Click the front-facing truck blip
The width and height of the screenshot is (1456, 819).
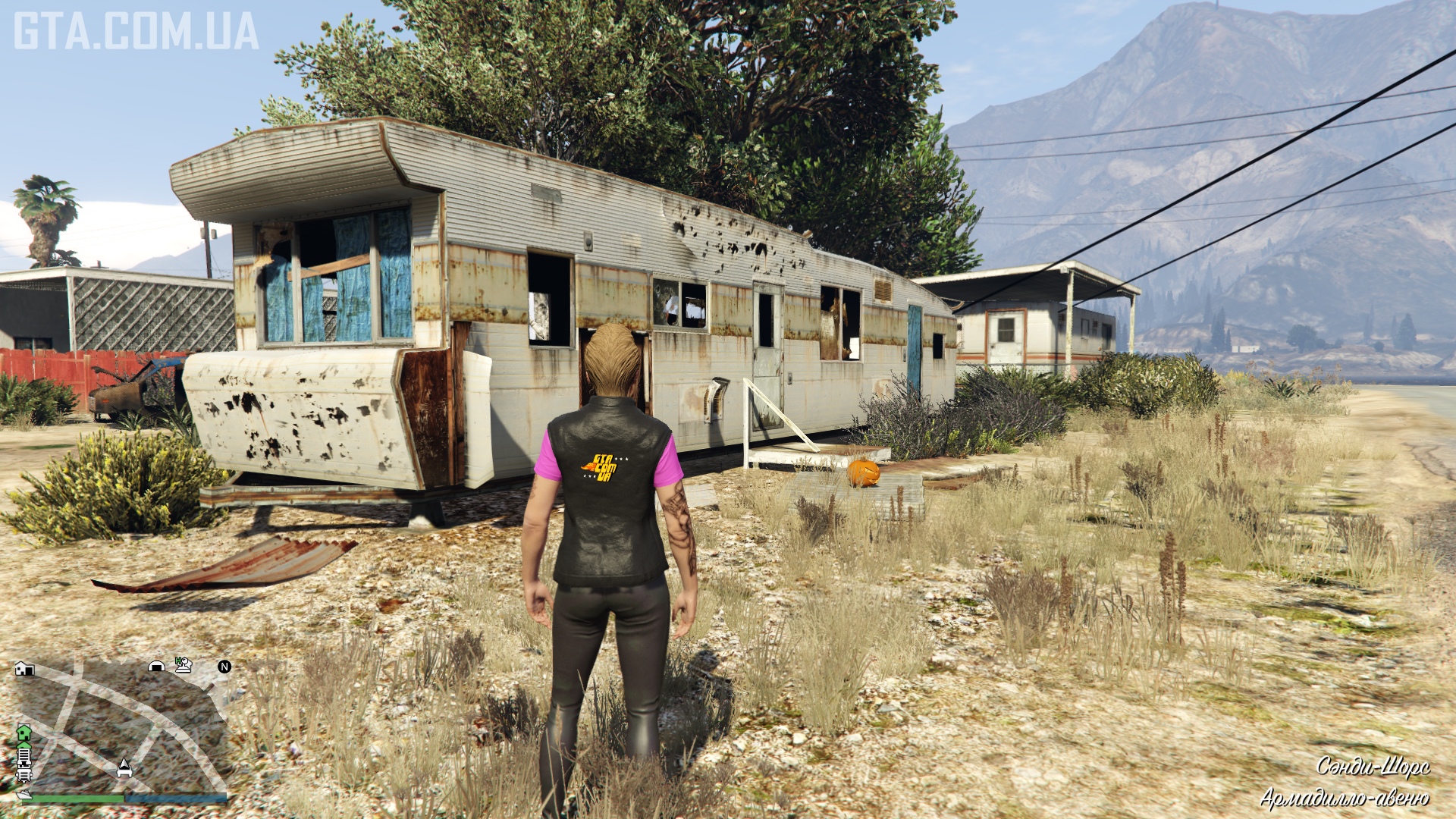24,773
